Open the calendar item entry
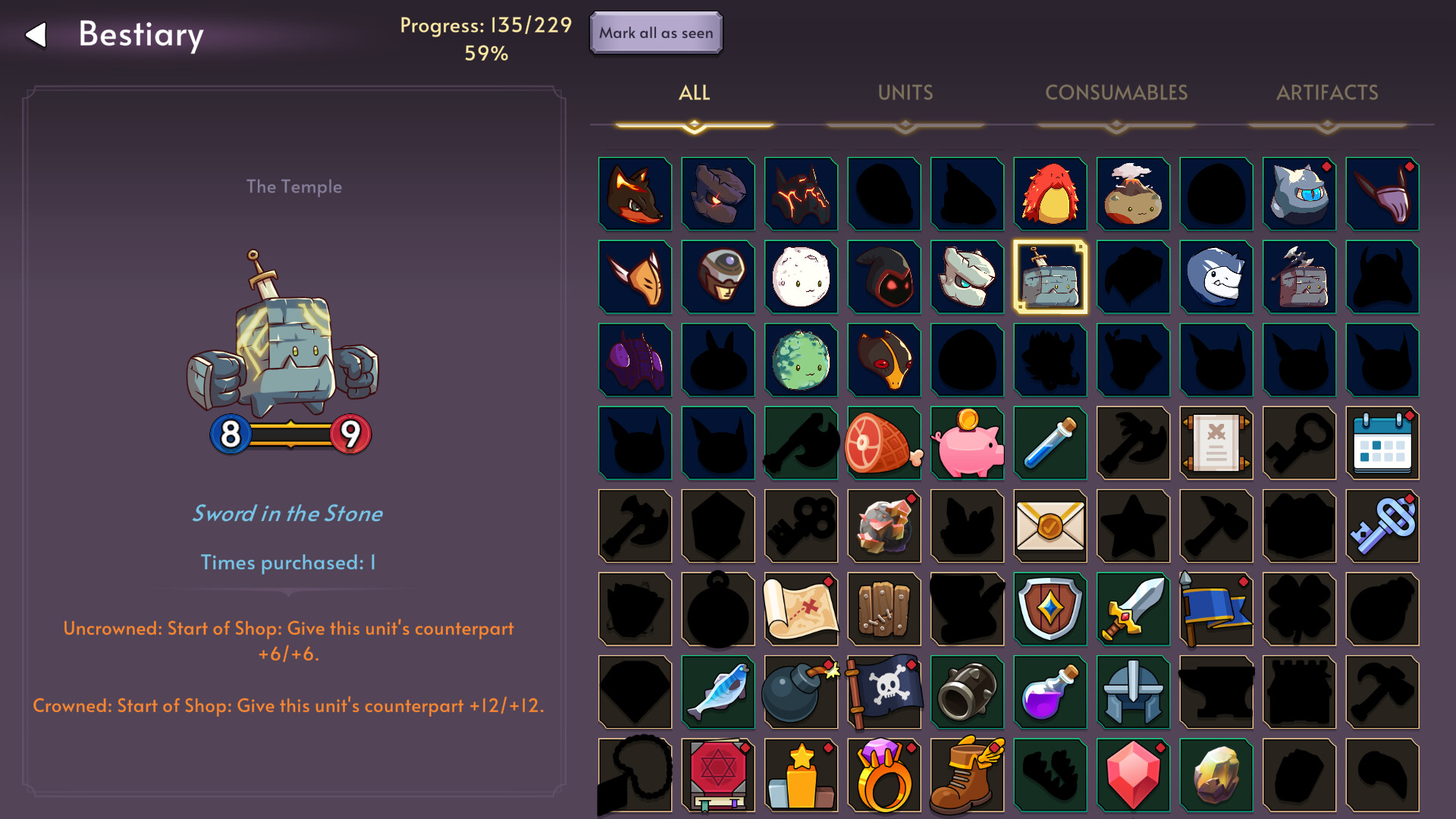Screen dimensions: 1456x819 (x=1382, y=443)
